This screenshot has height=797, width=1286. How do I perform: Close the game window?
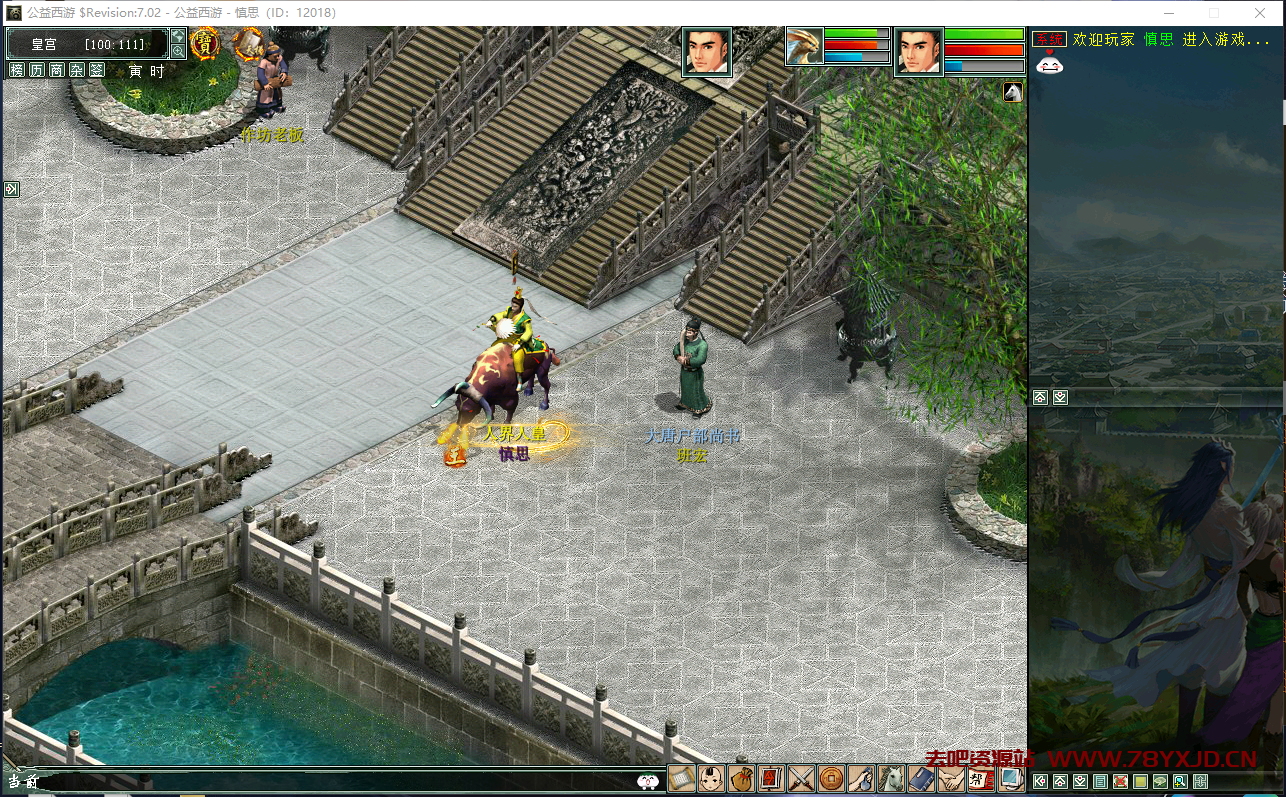click(1259, 13)
